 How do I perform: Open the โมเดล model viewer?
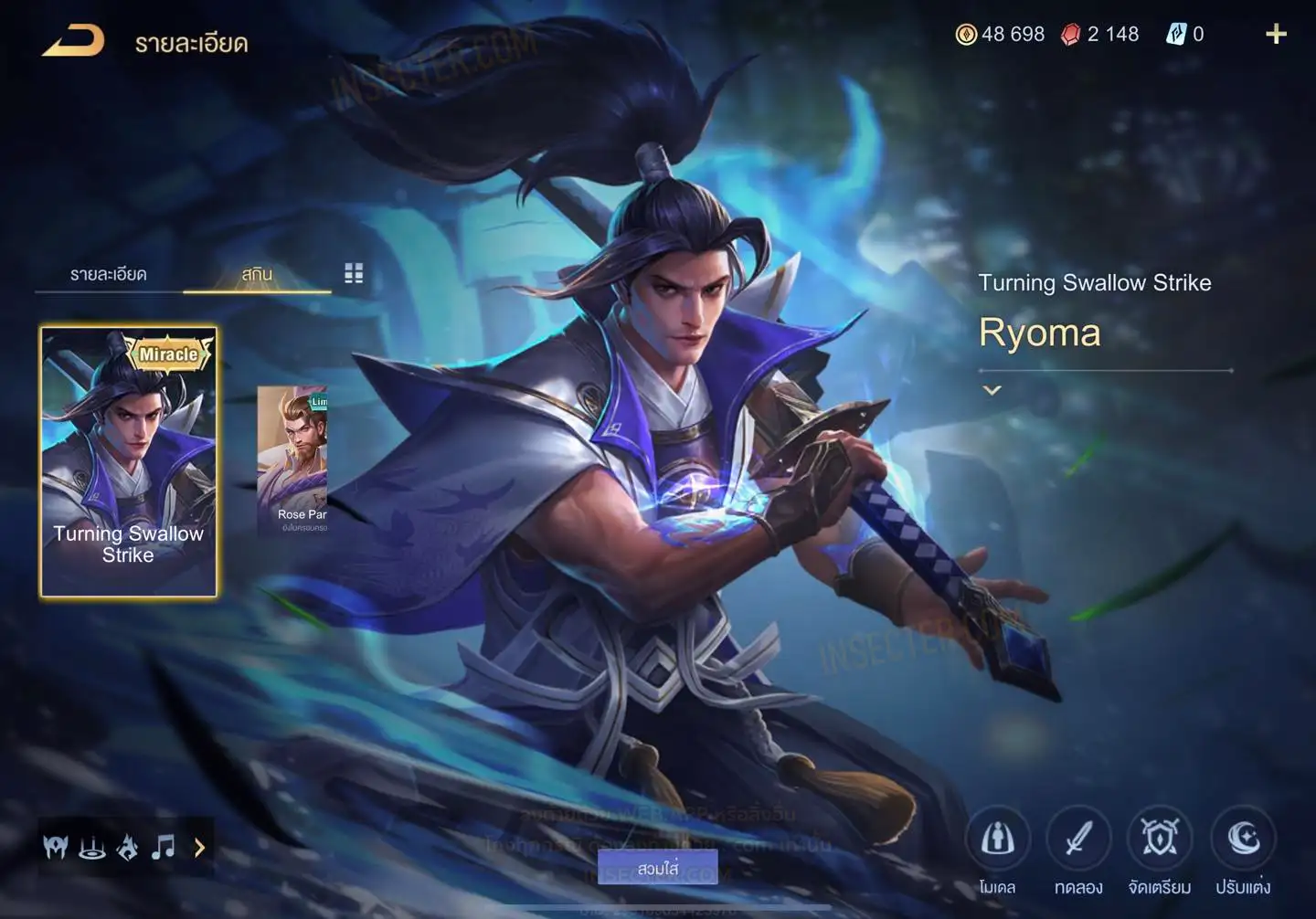tap(997, 839)
